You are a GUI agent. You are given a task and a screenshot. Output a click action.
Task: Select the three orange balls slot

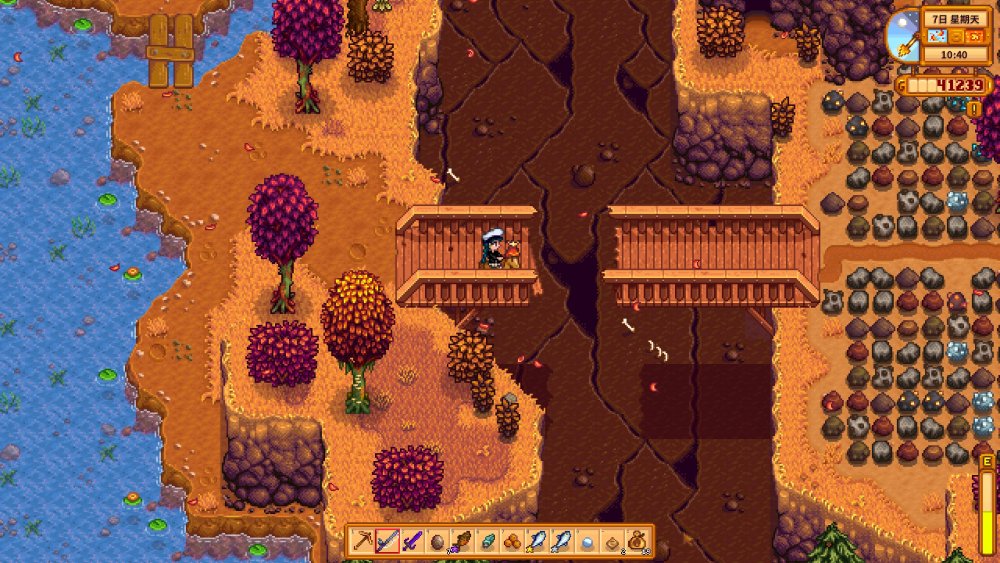[x=512, y=541]
